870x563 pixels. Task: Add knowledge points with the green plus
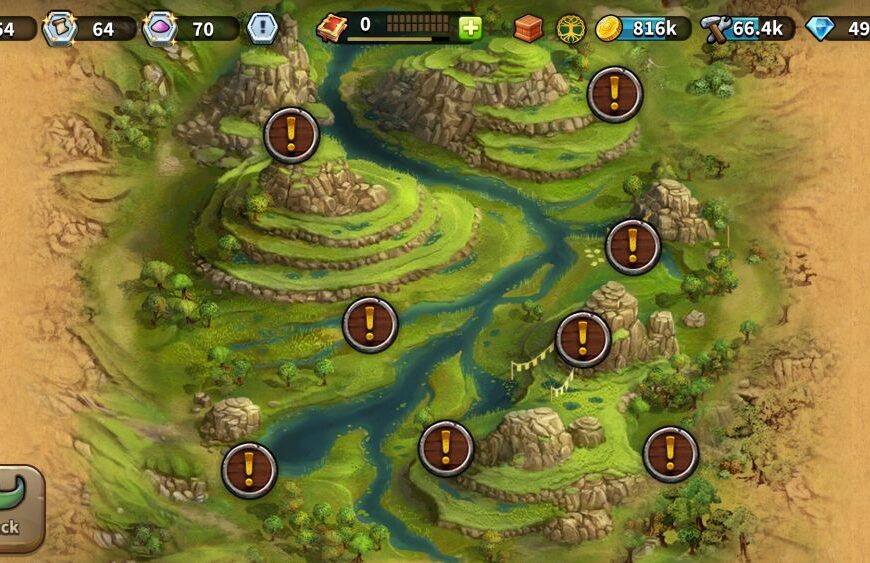click(x=470, y=28)
